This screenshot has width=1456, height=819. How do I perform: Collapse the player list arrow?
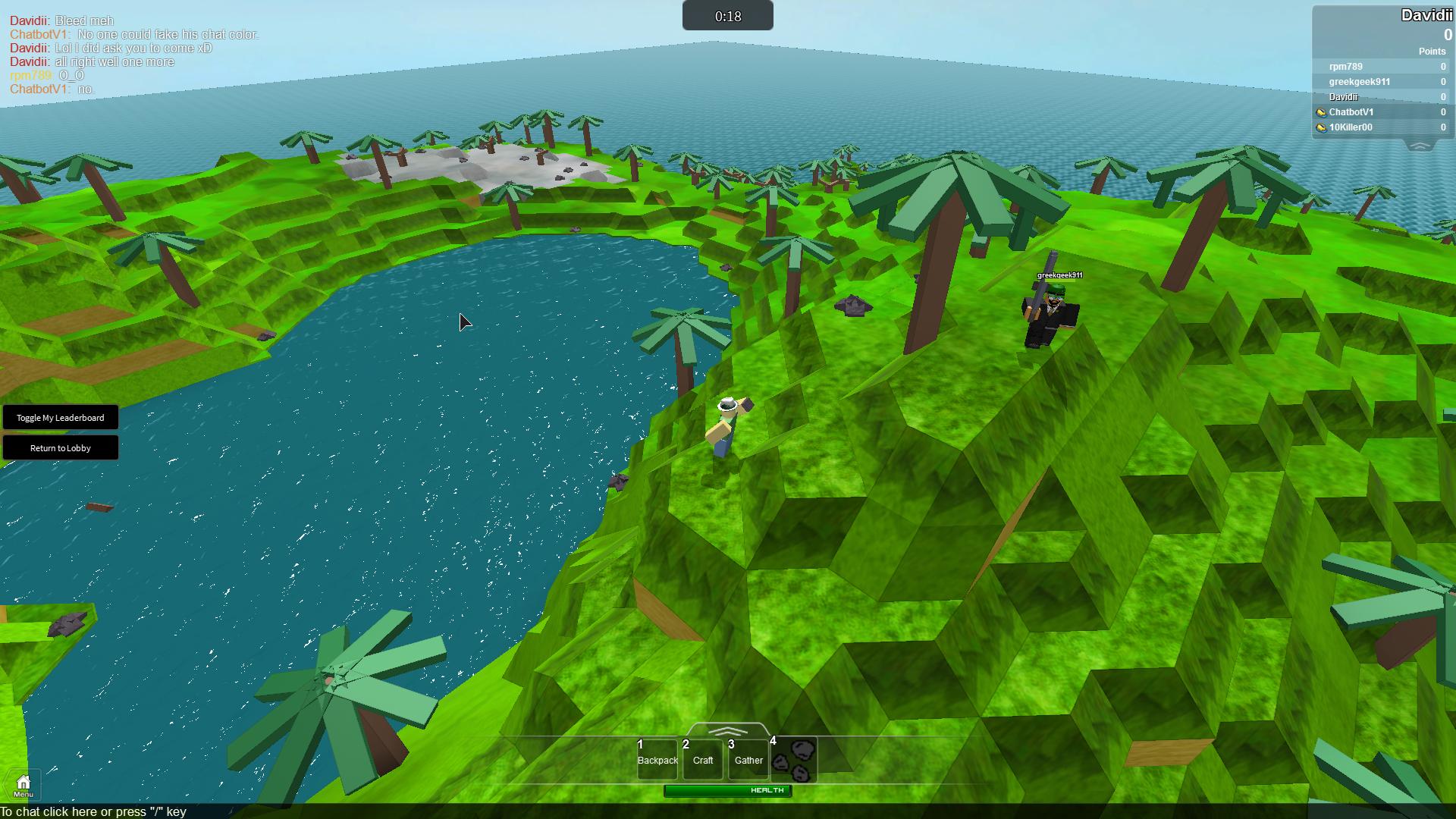tap(1420, 146)
